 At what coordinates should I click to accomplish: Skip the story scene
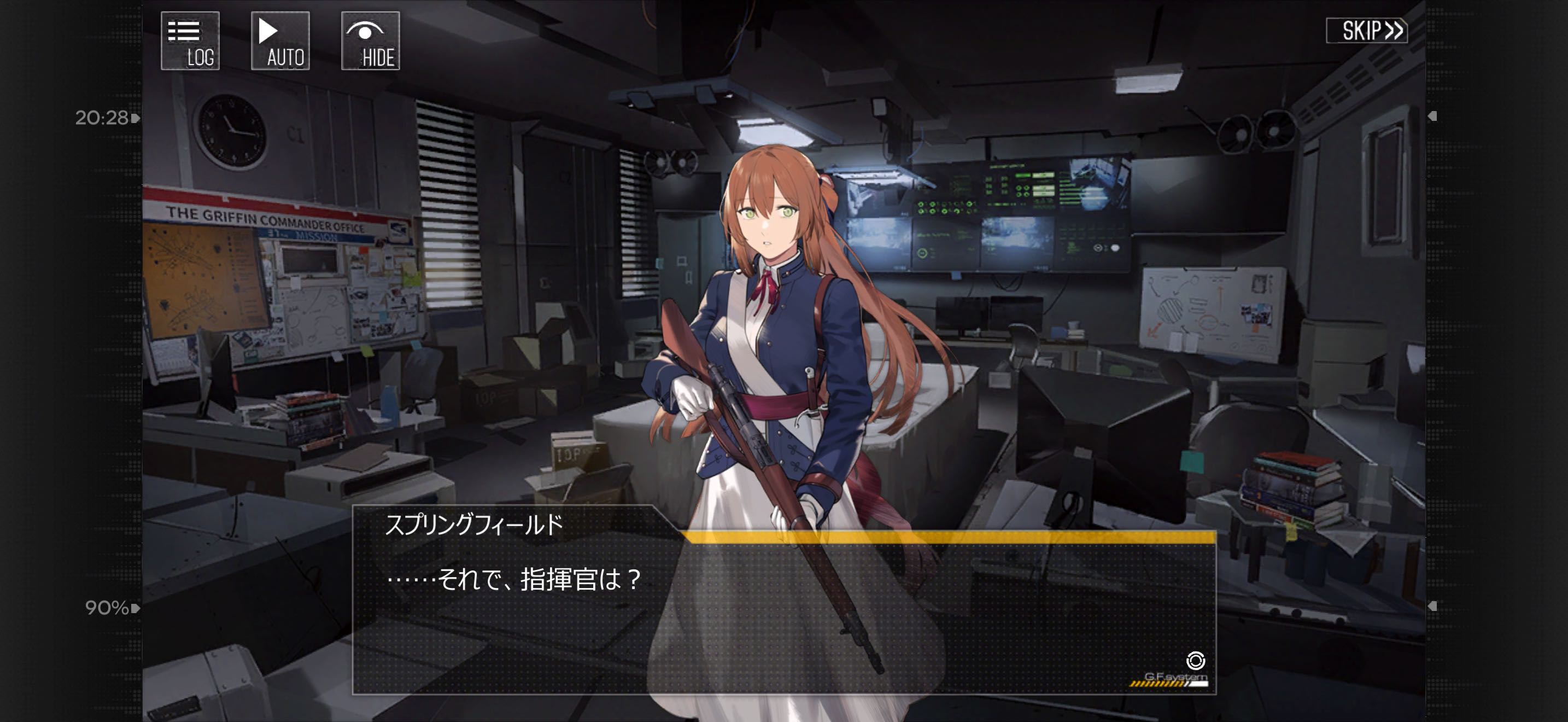point(1366,31)
